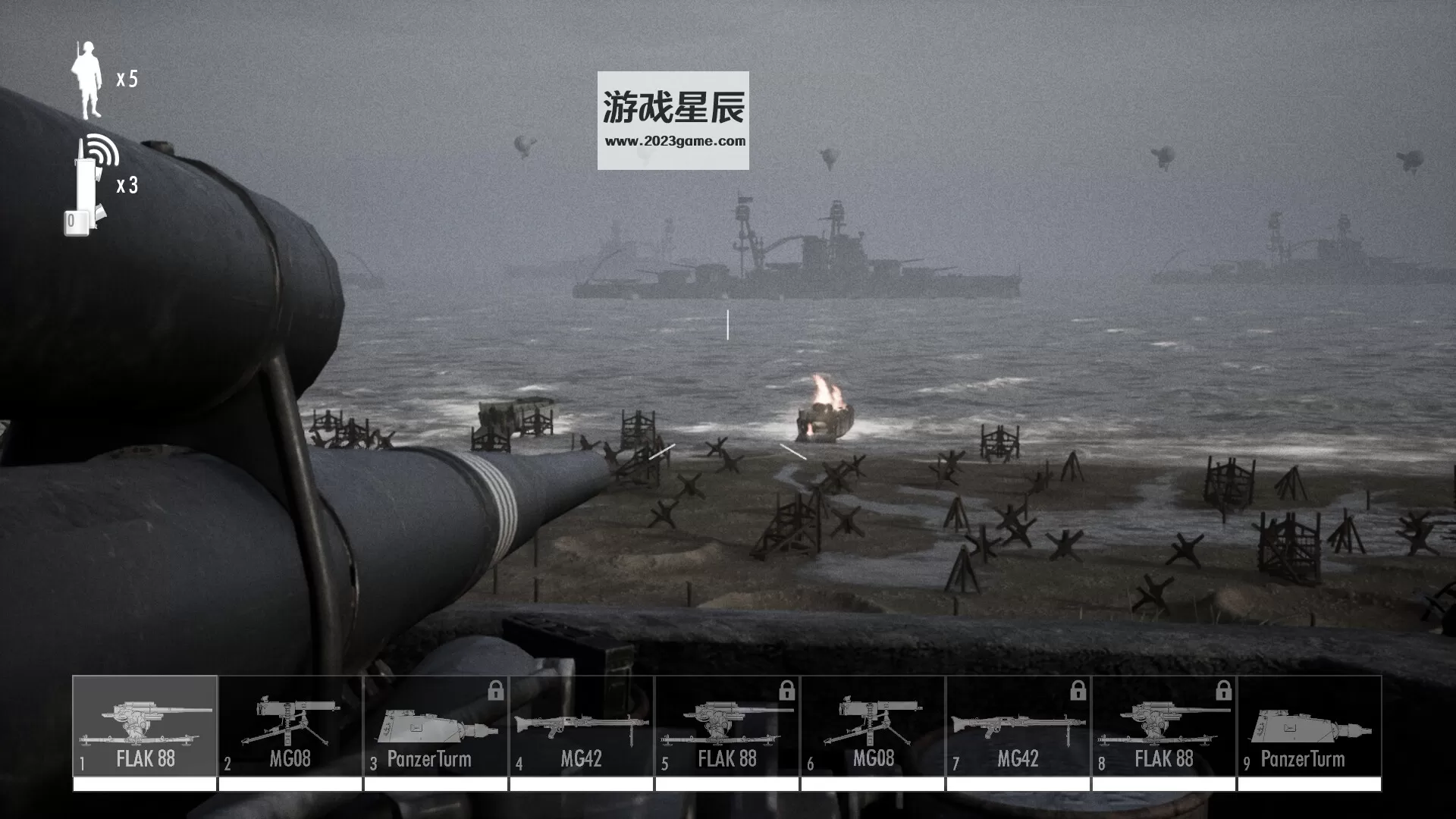This screenshot has width=1456, height=819.
Task: Select FLAK 88 in slot 1
Action: [145, 726]
